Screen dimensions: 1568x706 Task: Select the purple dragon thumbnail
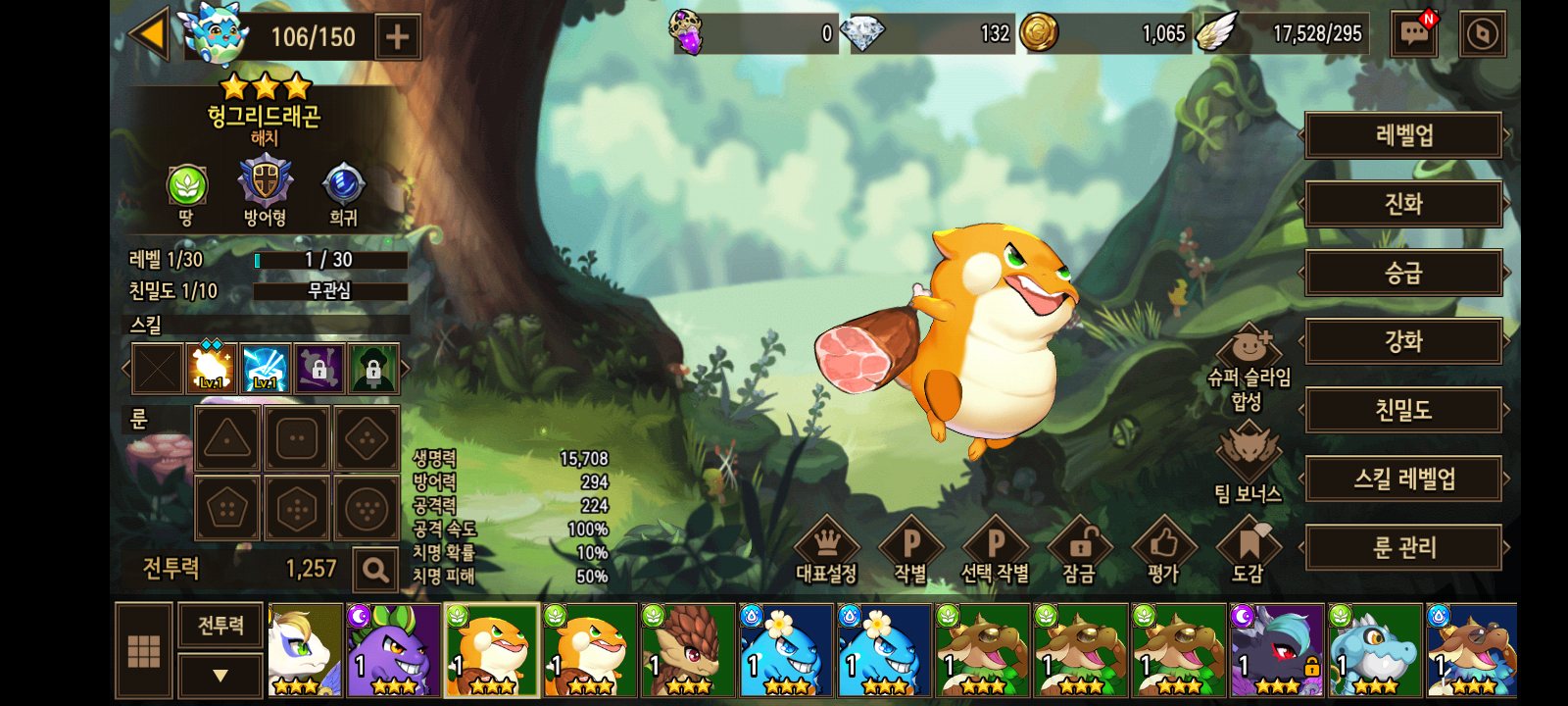coord(393,650)
